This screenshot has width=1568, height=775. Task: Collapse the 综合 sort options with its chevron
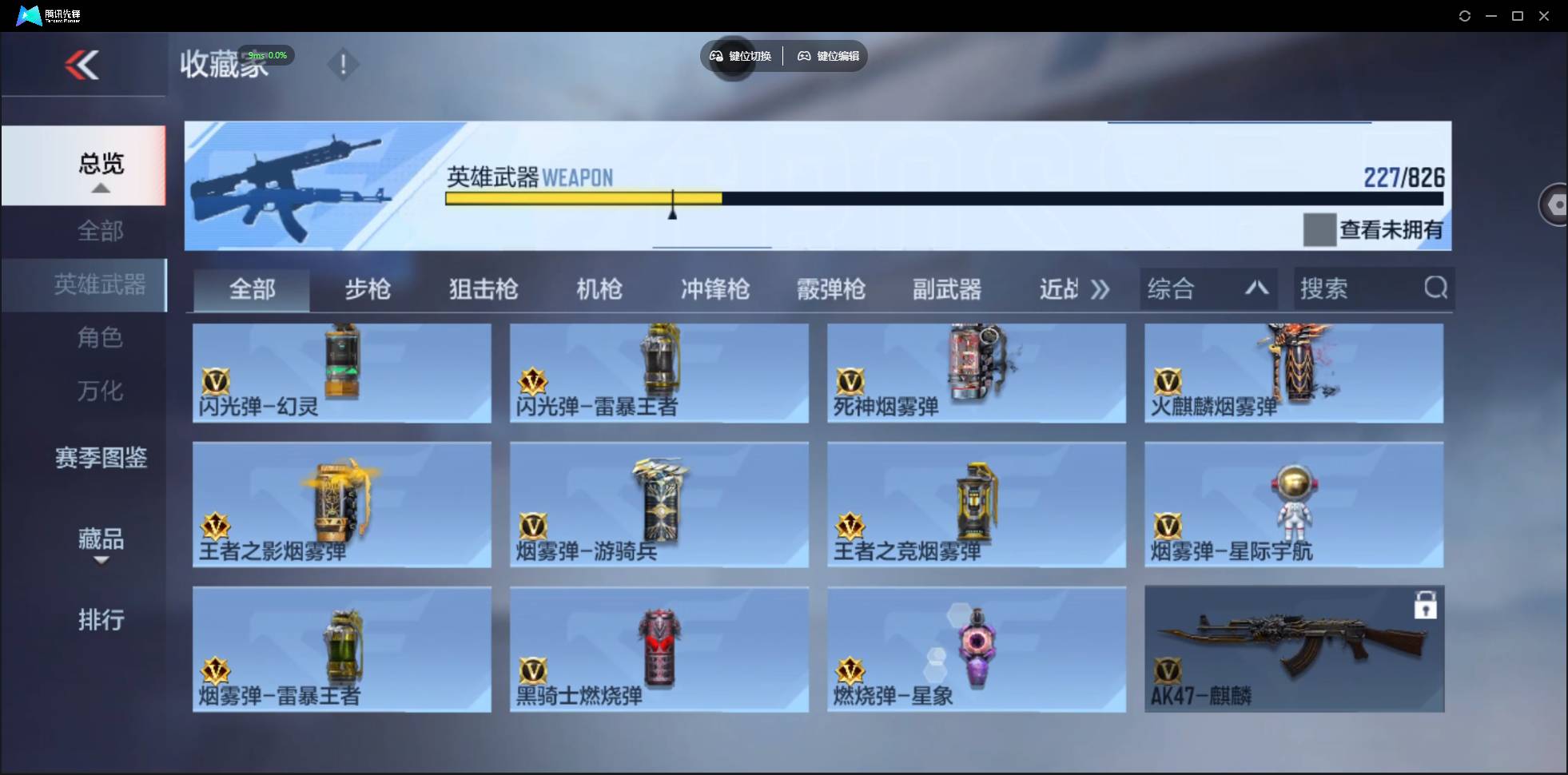(x=1256, y=288)
